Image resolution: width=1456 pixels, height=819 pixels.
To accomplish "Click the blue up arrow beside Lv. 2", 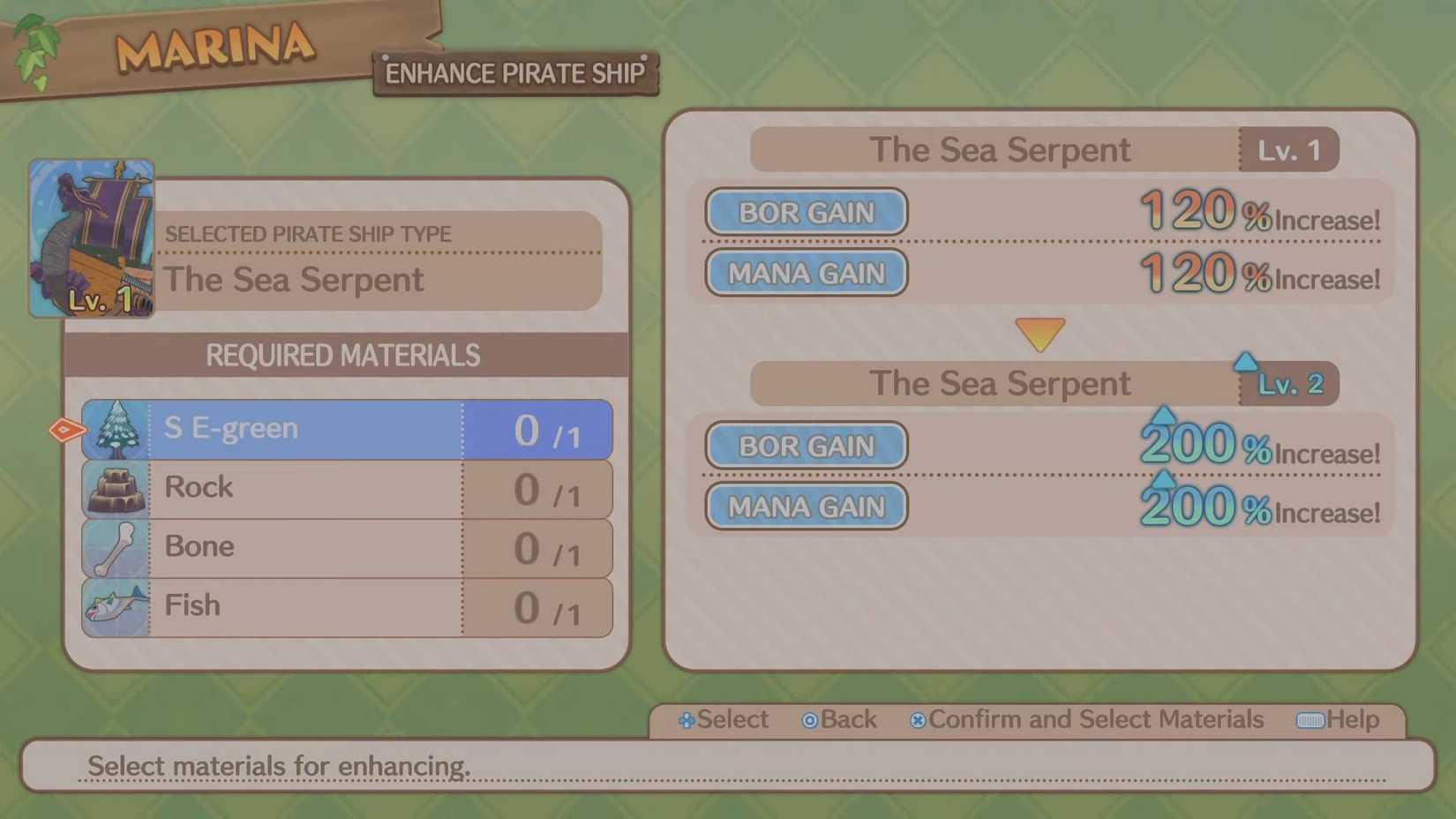I will tap(1245, 359).
